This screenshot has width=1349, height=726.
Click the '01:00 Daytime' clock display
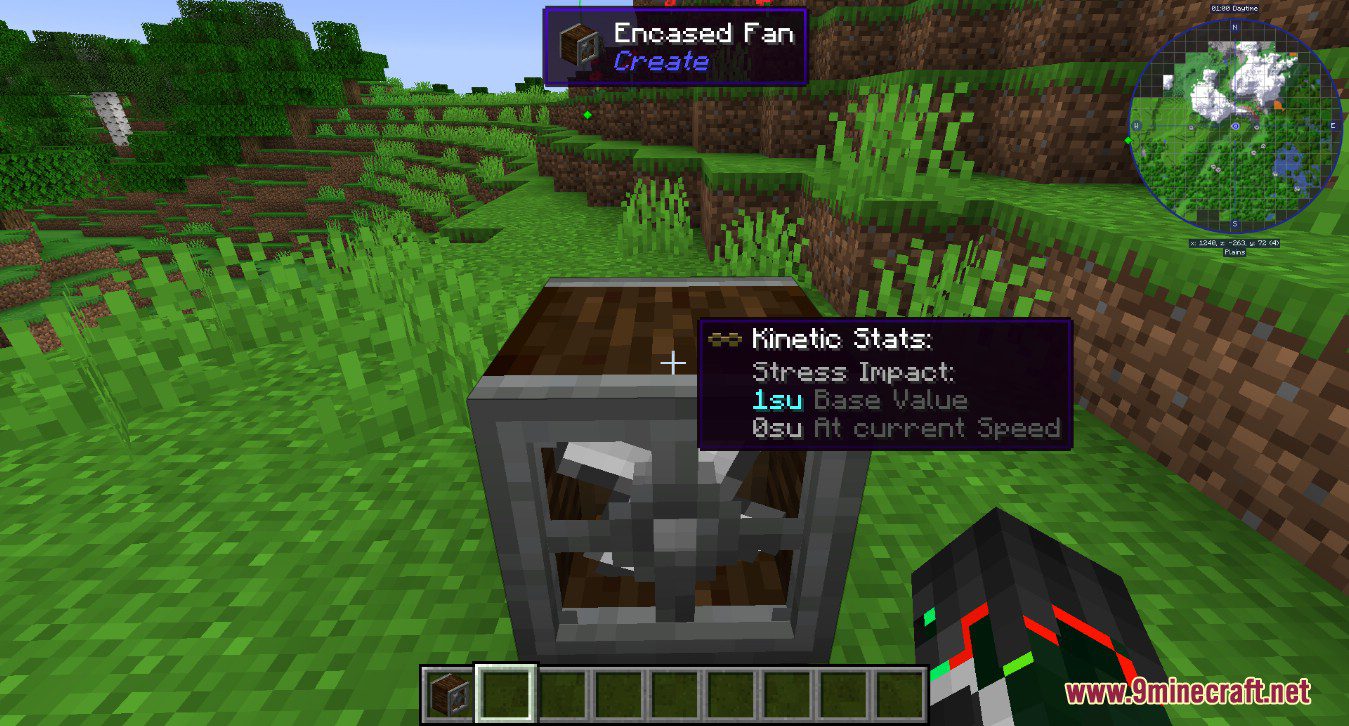coord(1235,7)
